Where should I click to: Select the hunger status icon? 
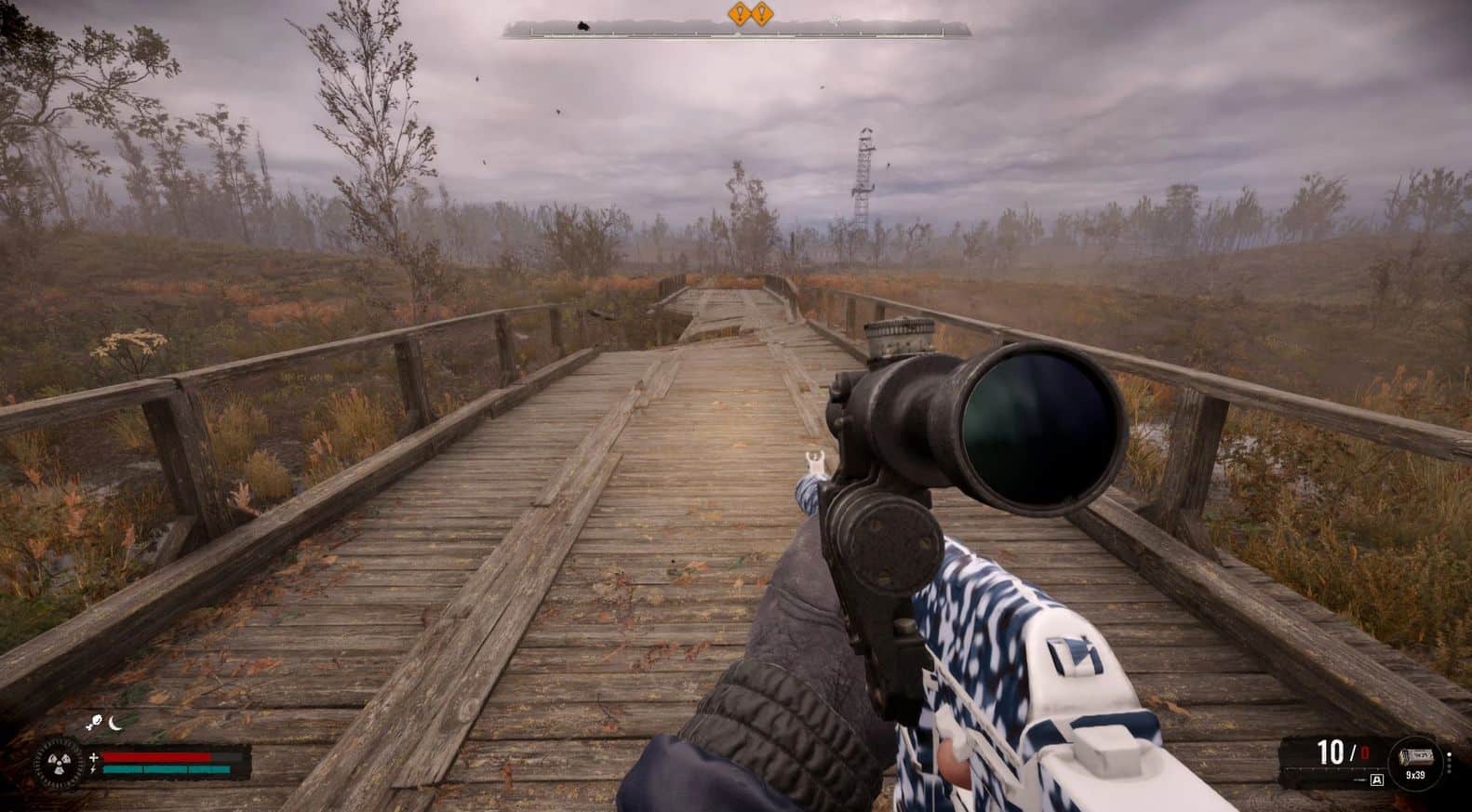pyautogui.click(x=97, y=720)
